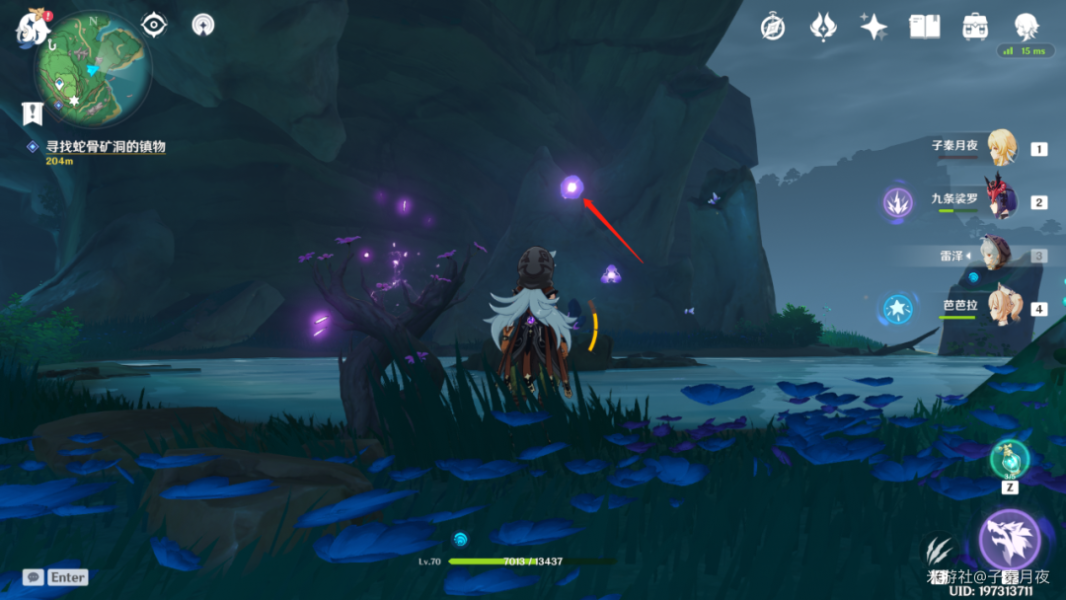This screenshot has height=600, width=1066.
Task: Switch to party member 子秦月夜
Action: [x=1001, y=148]
